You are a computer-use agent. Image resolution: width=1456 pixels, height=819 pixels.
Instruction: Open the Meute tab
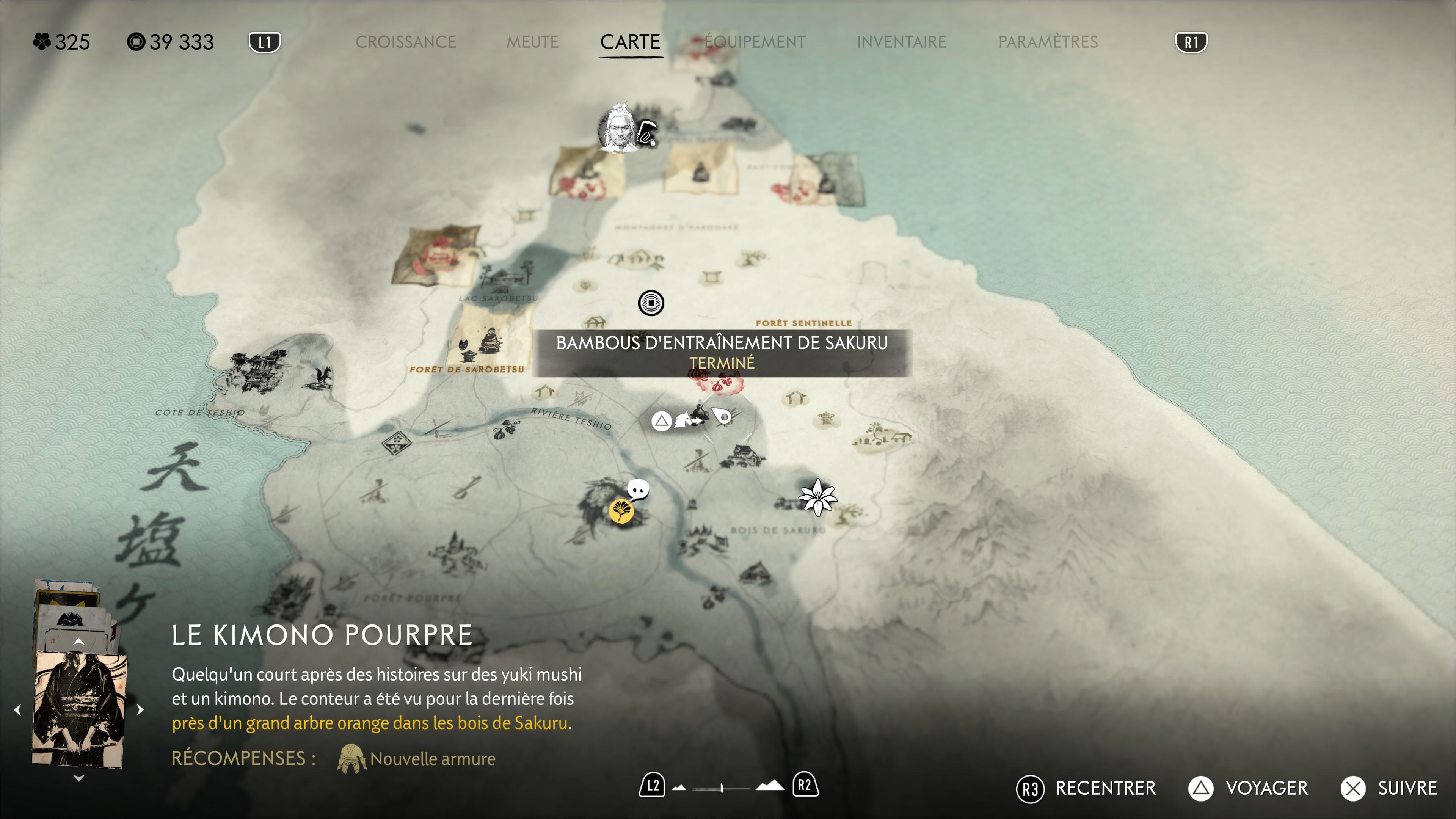(532, 42)
